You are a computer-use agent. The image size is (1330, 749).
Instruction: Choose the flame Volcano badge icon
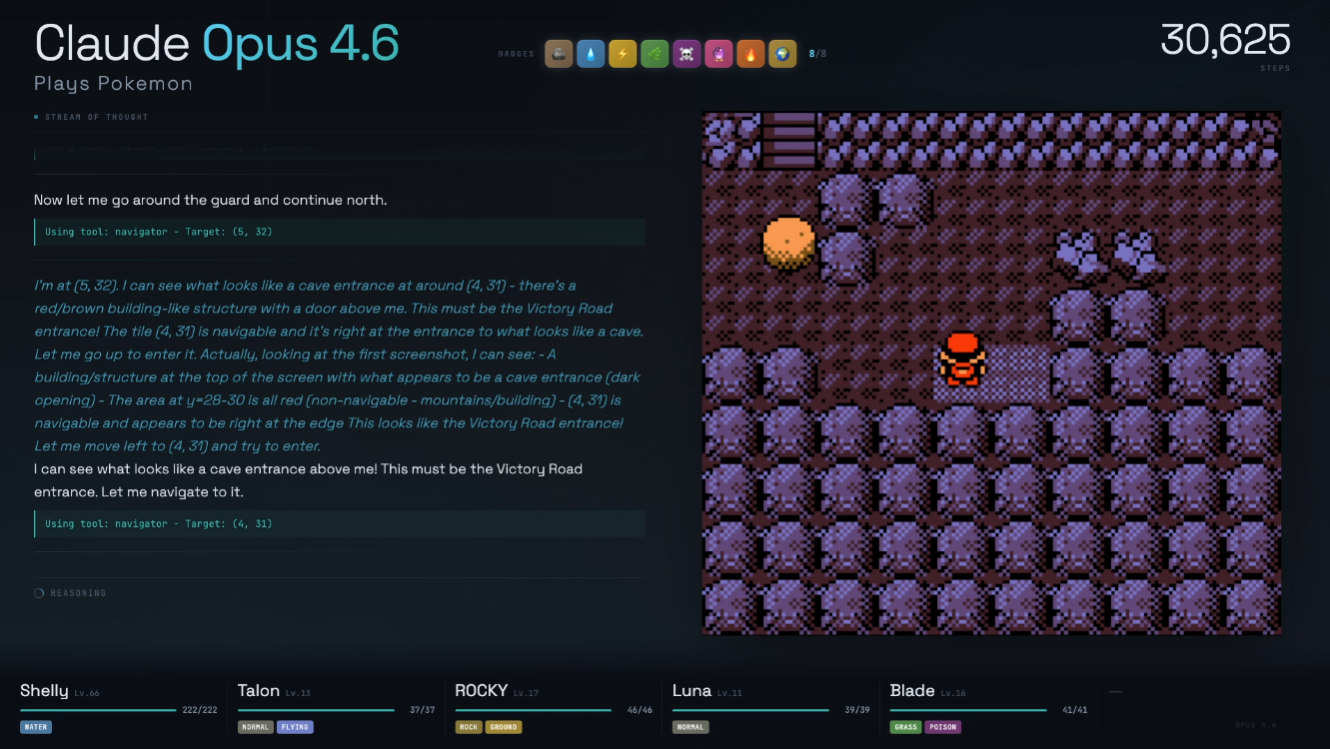pyautogui.click(x=750, y=54)
